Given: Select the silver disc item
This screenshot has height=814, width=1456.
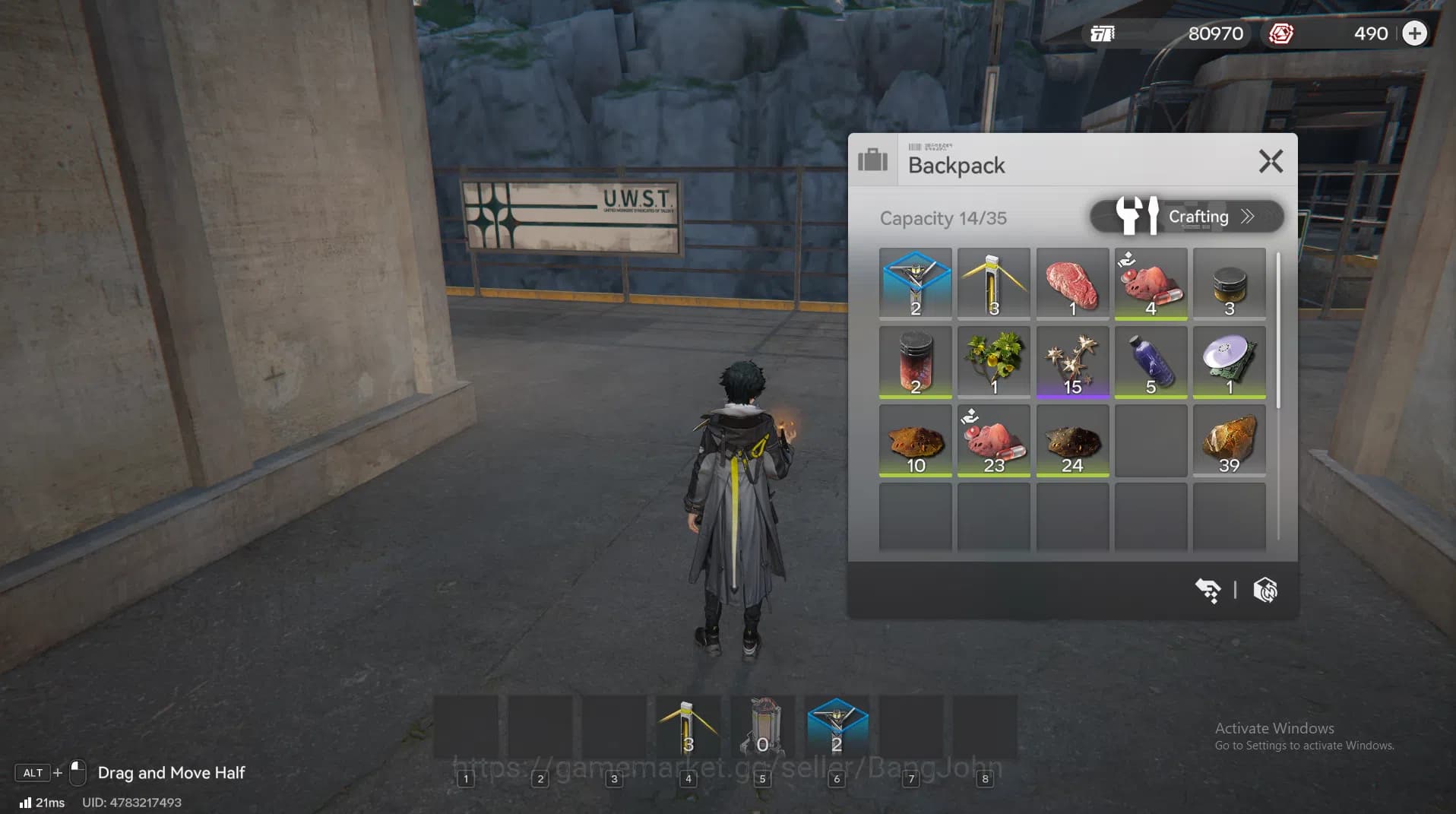Looking at the screenshot, I should point(1229,362).
